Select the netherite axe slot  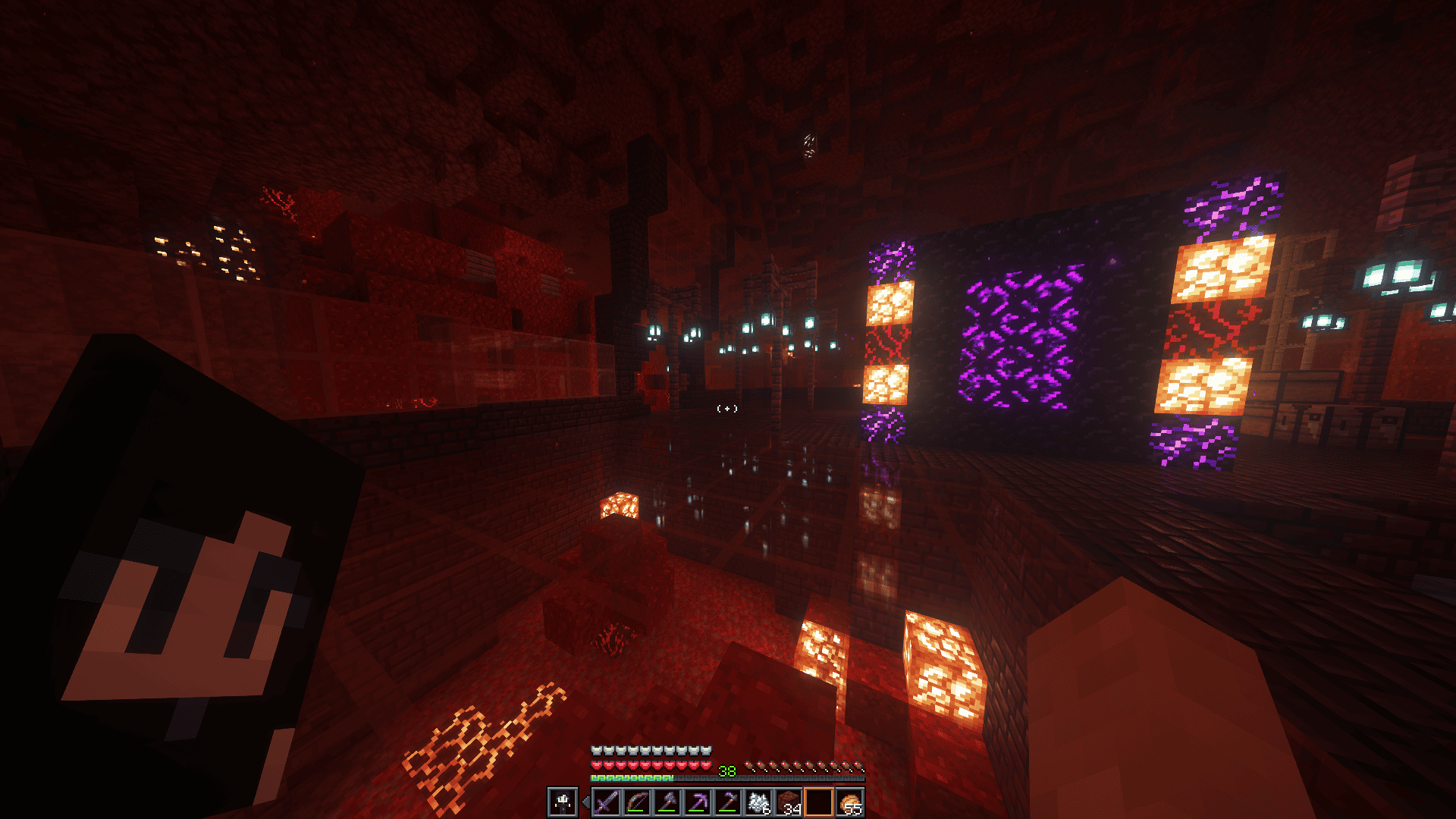[667, 802]
